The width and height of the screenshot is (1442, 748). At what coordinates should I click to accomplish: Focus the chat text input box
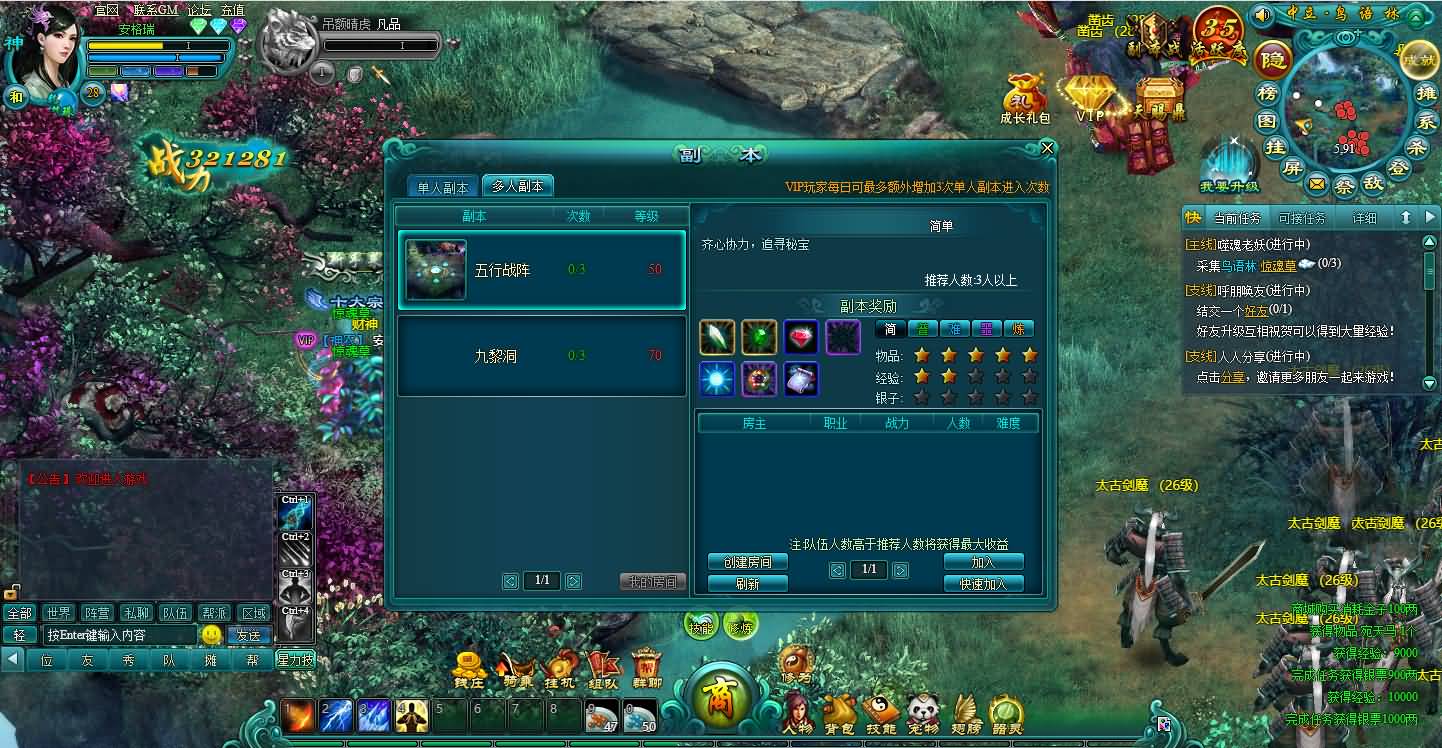pos(119,635)
